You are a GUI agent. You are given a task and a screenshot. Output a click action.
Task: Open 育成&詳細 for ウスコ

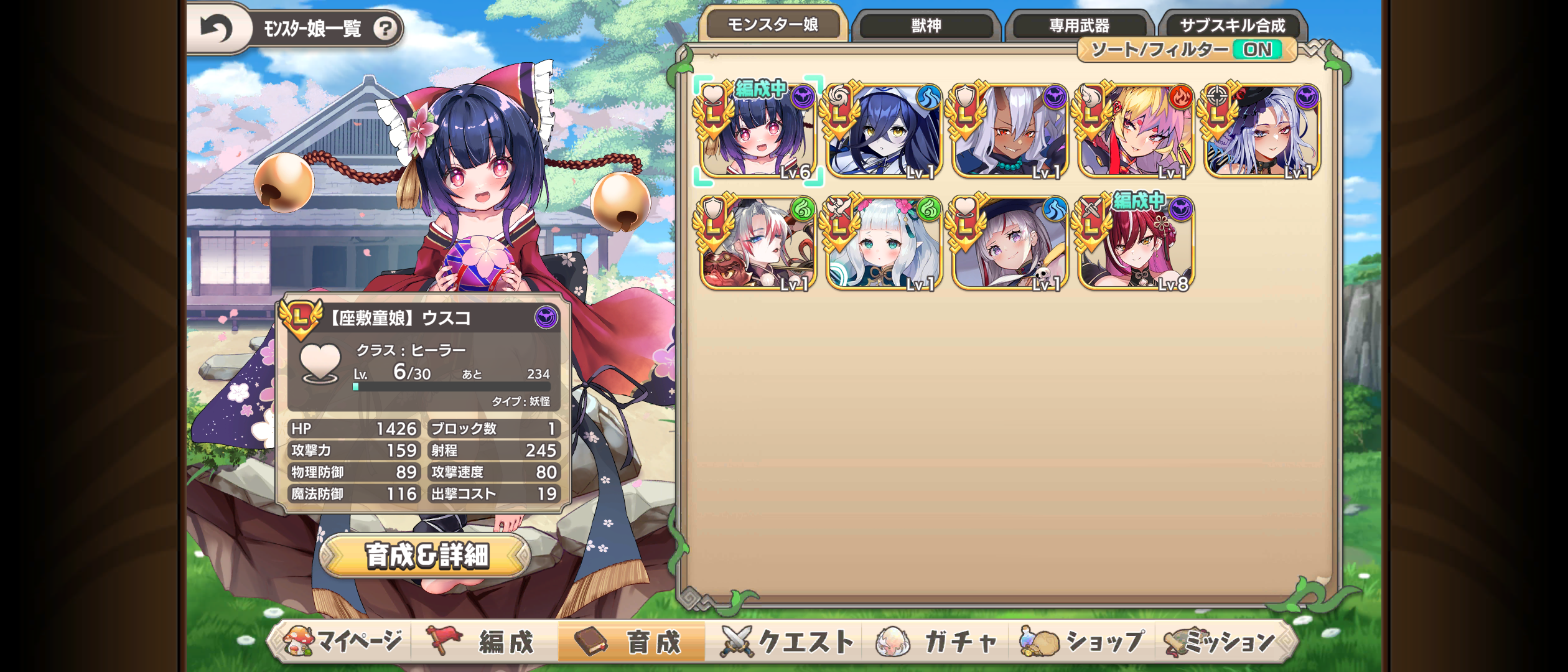(x=426, y=556)
